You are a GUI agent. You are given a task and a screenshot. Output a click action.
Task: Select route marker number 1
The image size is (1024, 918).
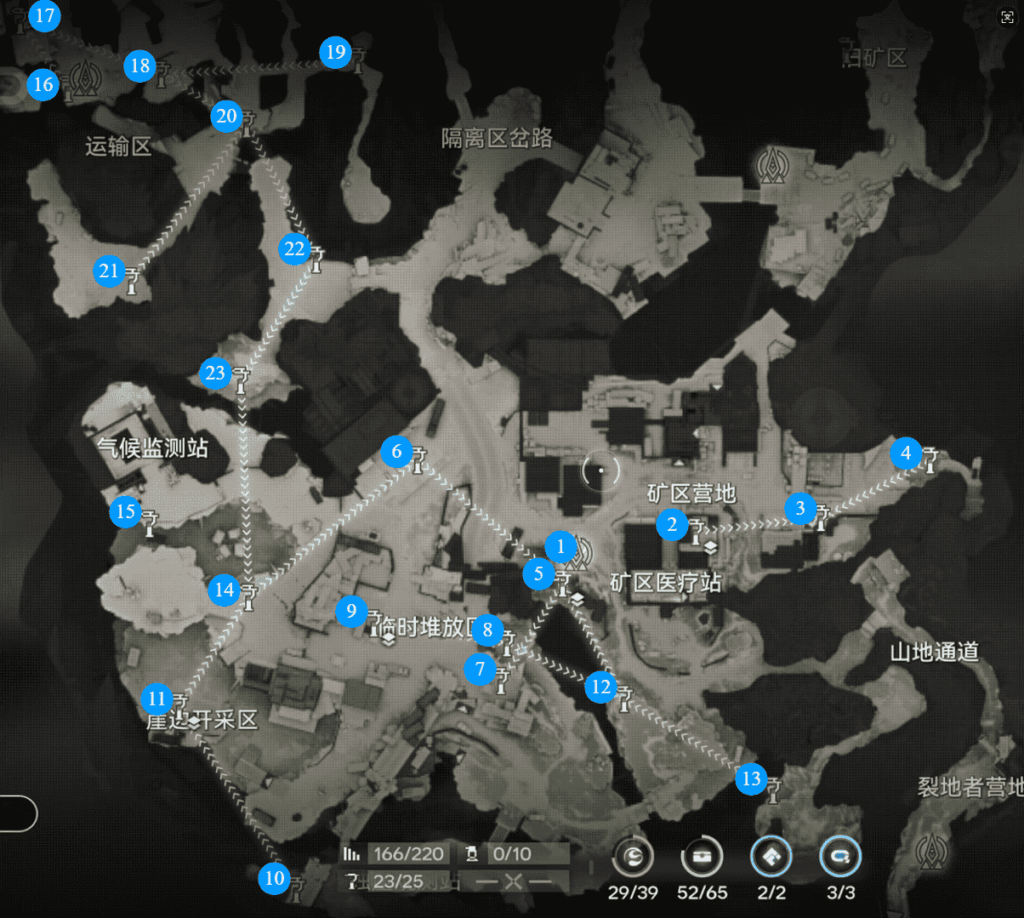(561, 547)
